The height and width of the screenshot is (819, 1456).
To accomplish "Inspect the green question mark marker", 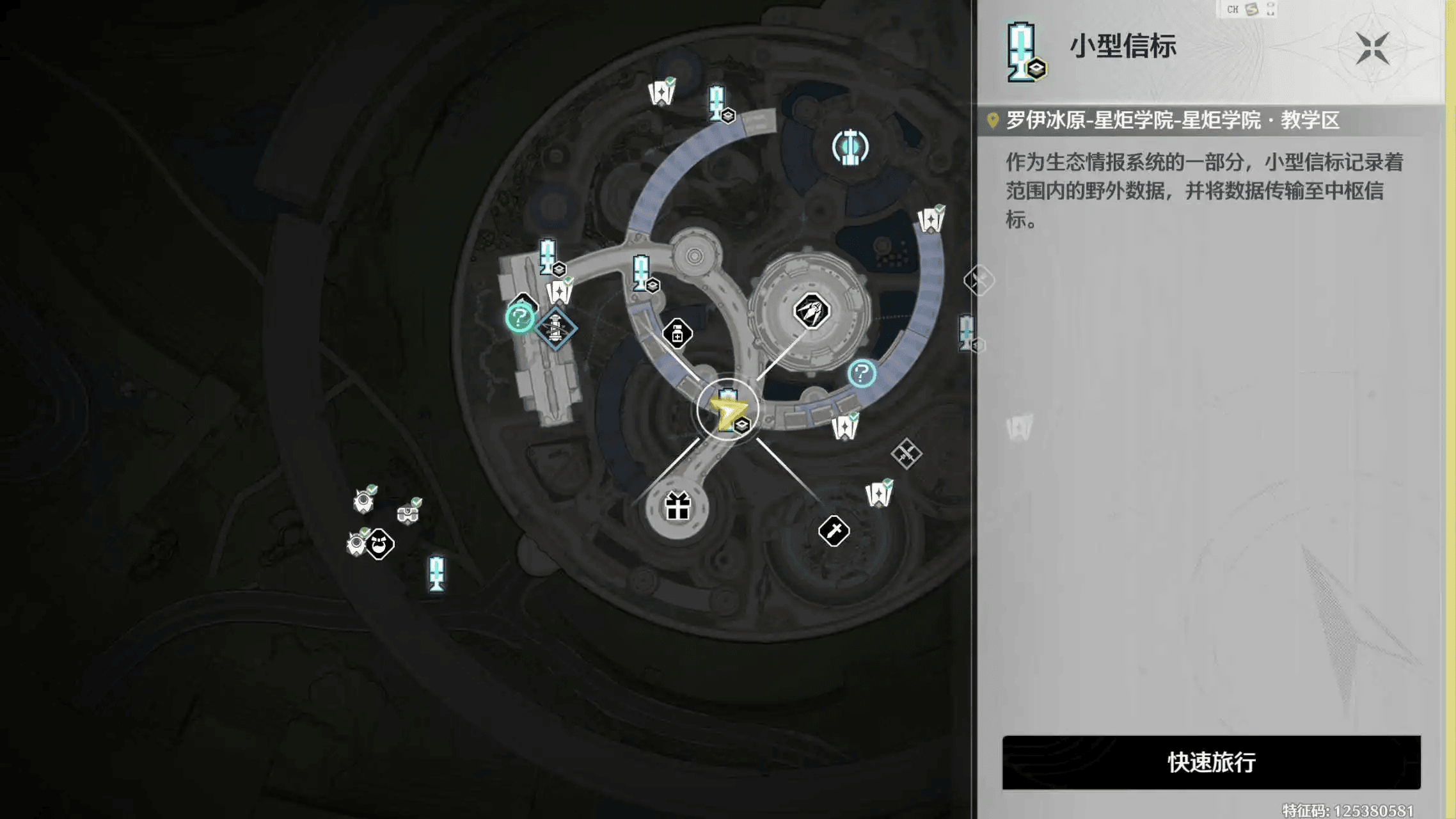I will point(519,317).
